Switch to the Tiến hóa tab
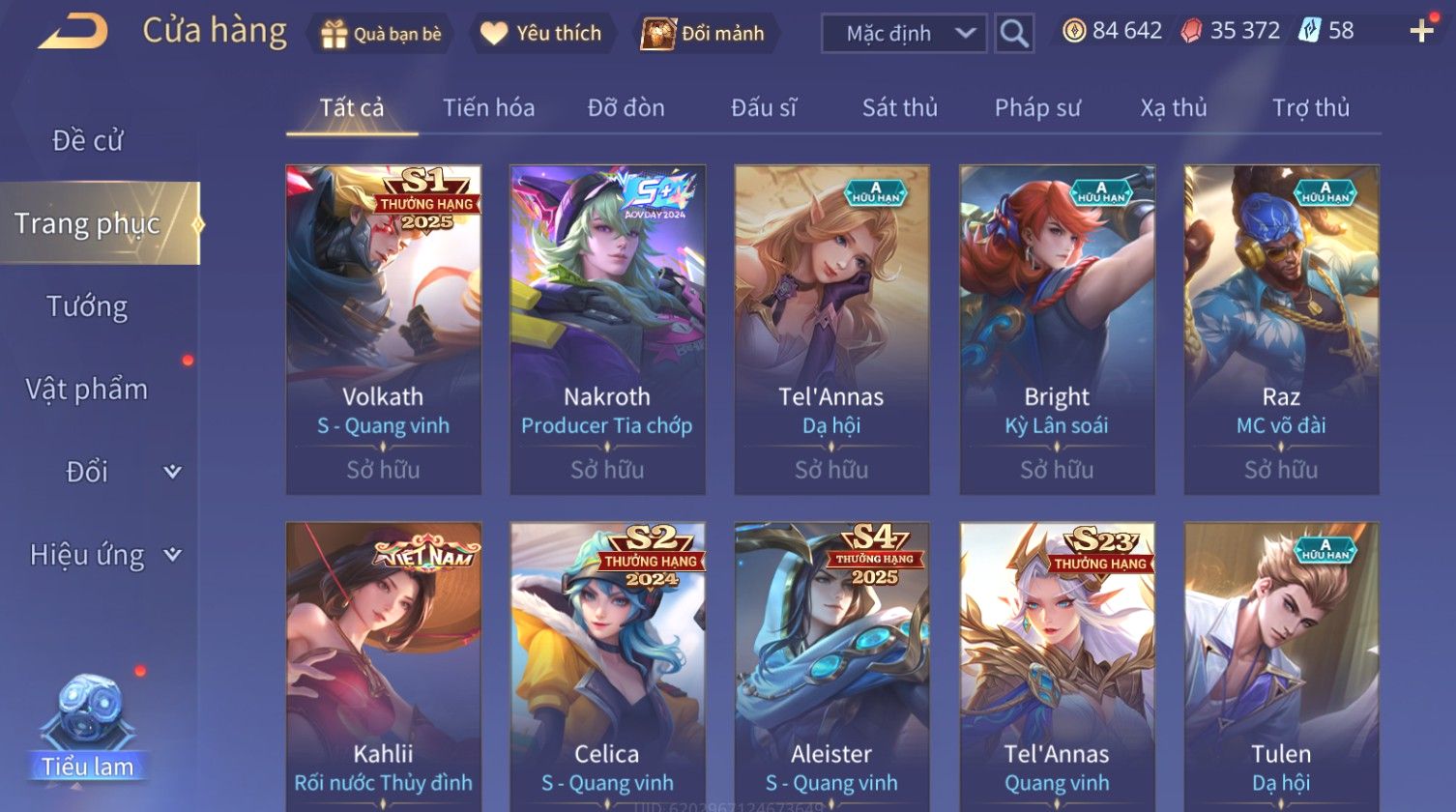Viewport: 1456px width, 812px height. pyautogui.click(x=488, y=108)
